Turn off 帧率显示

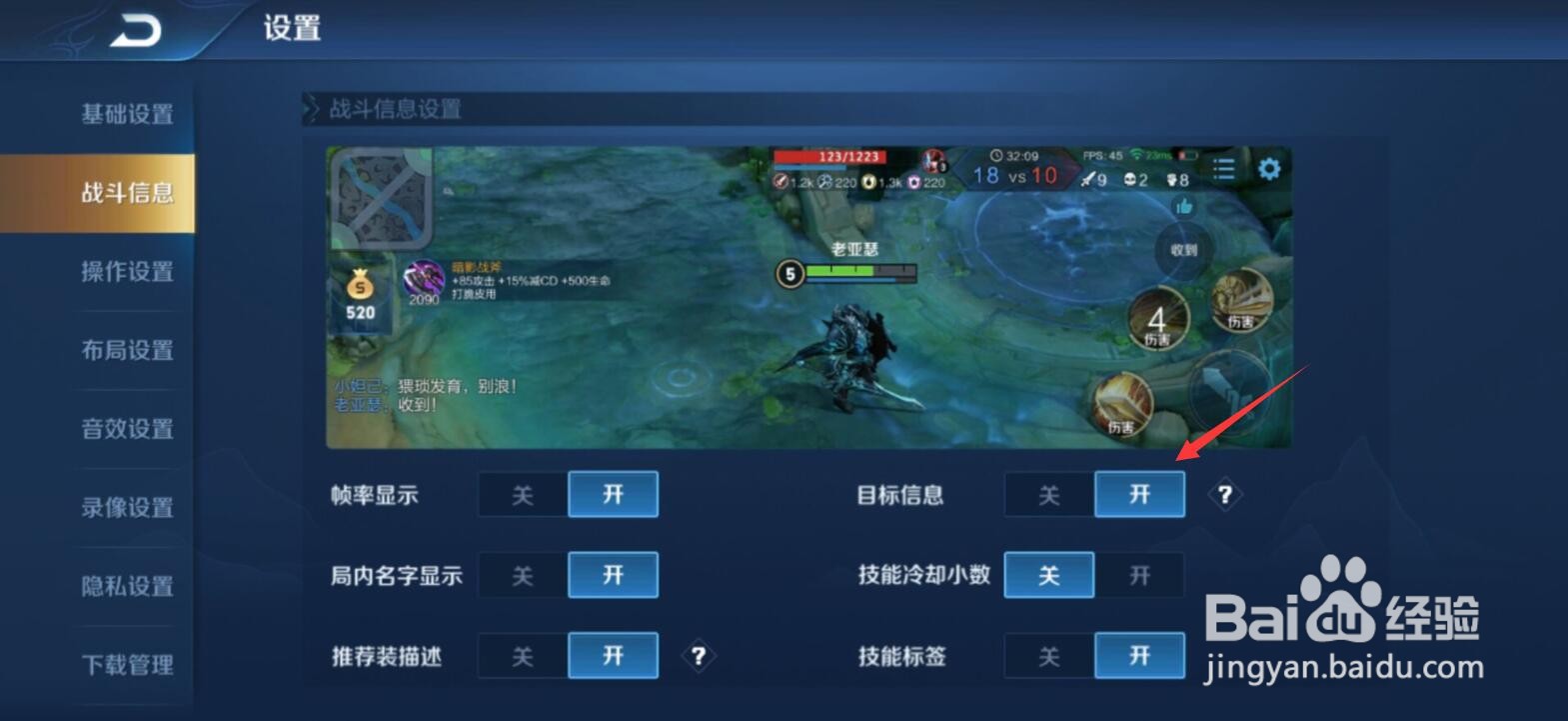[523, 494]
